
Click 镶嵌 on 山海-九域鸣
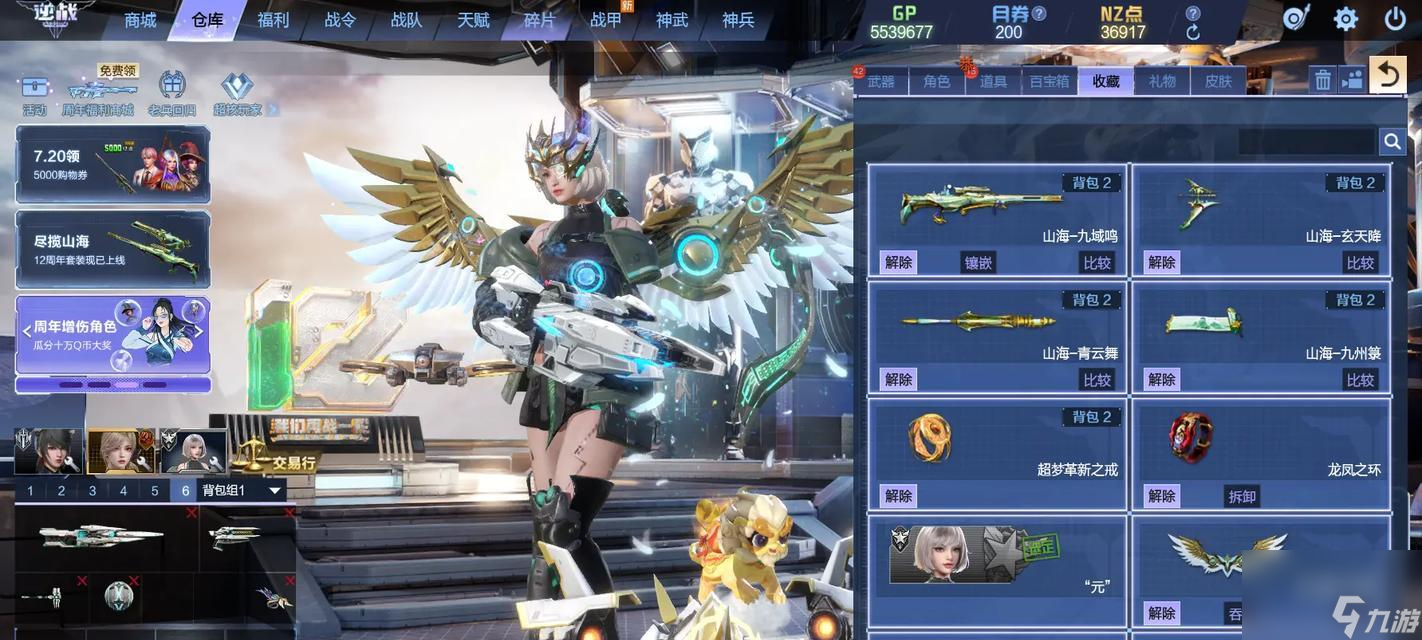[978, 263]
